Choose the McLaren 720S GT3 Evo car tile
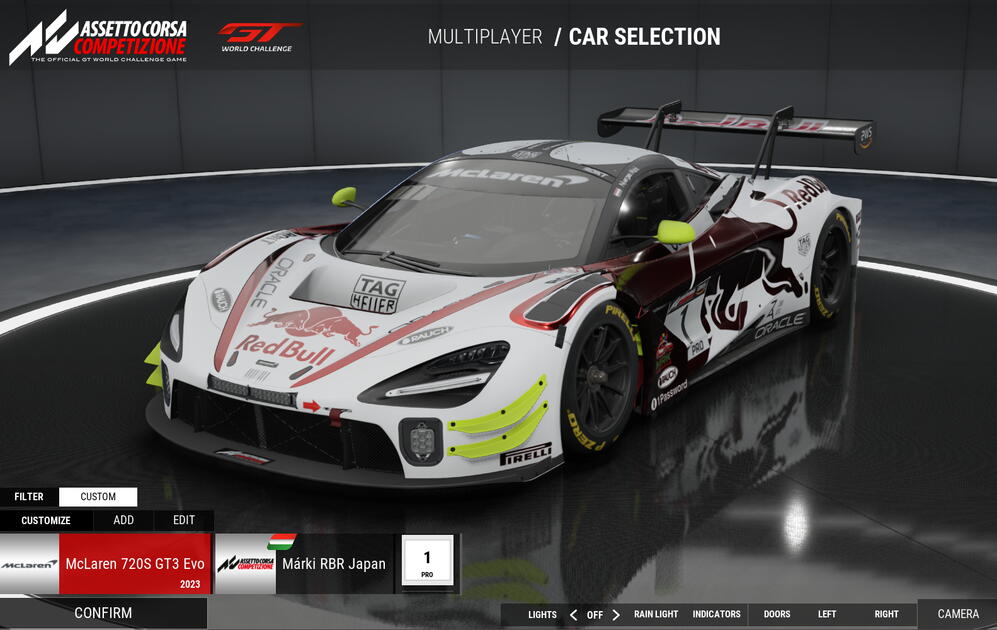Viewport: 997px width, 630px height. click(106, 564)
